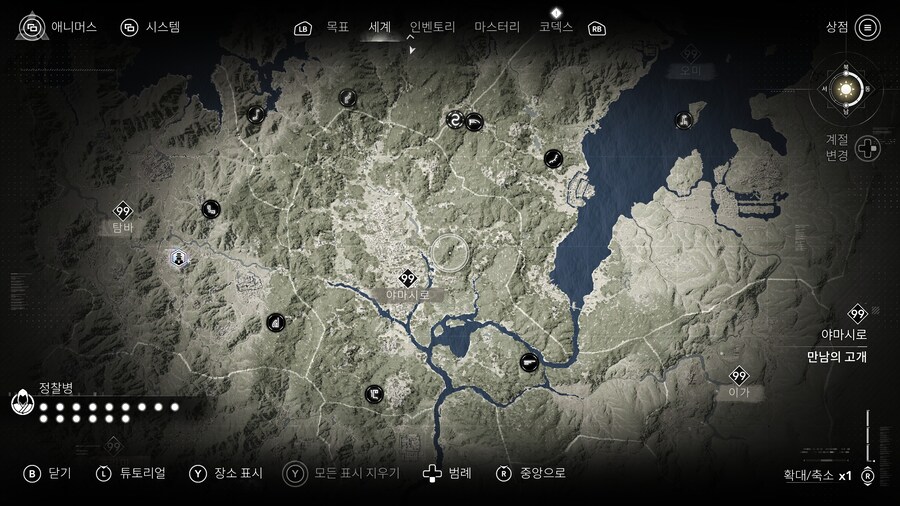The height and width of the screenshot is (506, 900).
Task: Go to the 마스터리 tab
Action: [497, 27]
